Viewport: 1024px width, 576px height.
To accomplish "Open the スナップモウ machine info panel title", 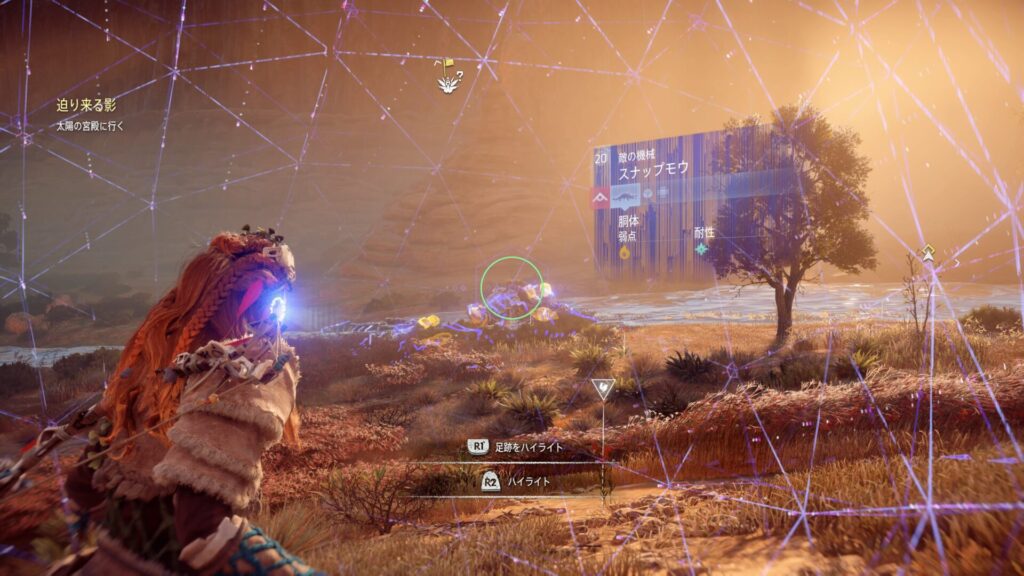I will pyautogui.click(x=652, y=169).
